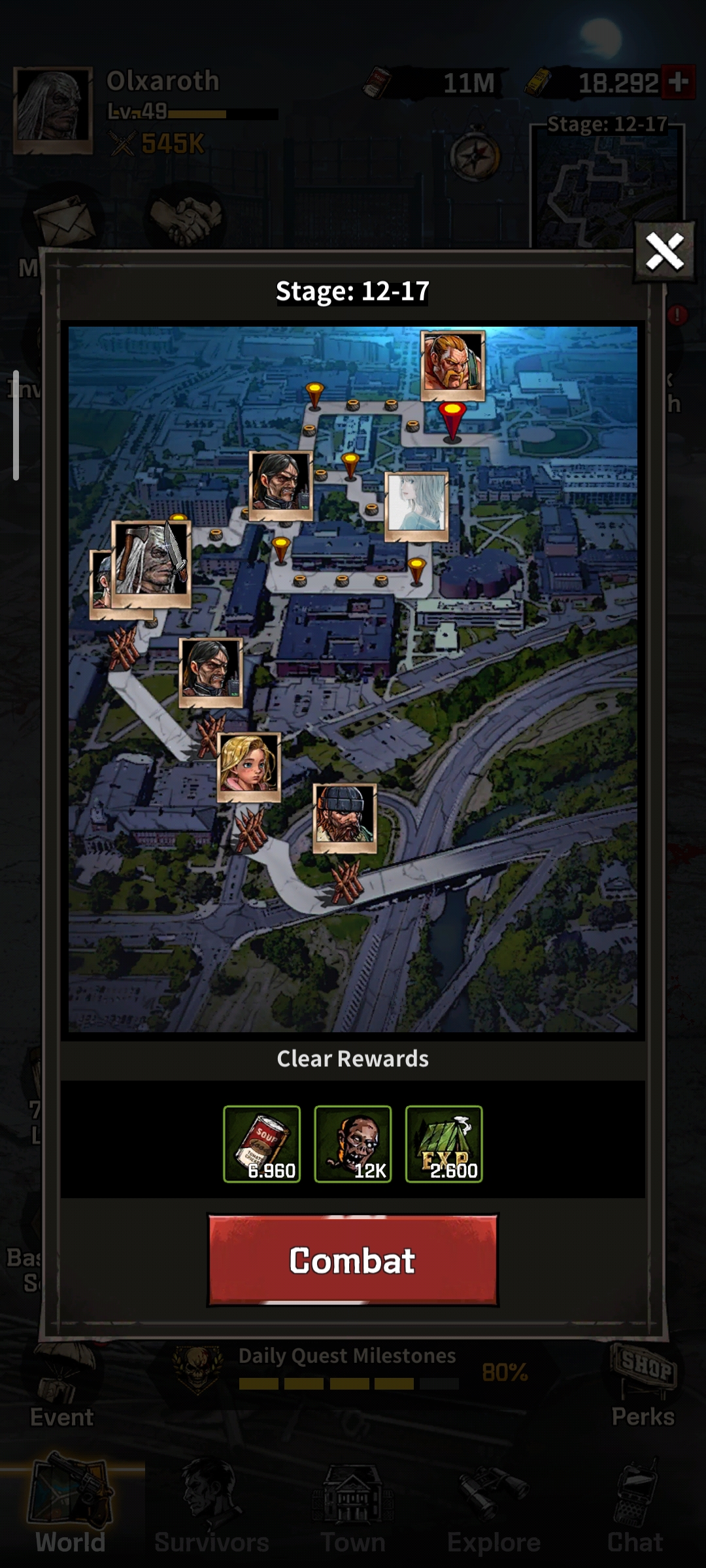Select the beanie-wearing bearded man portrait
The width and height of the screenshot is (706, 1568).
click(x=345, y=817)
